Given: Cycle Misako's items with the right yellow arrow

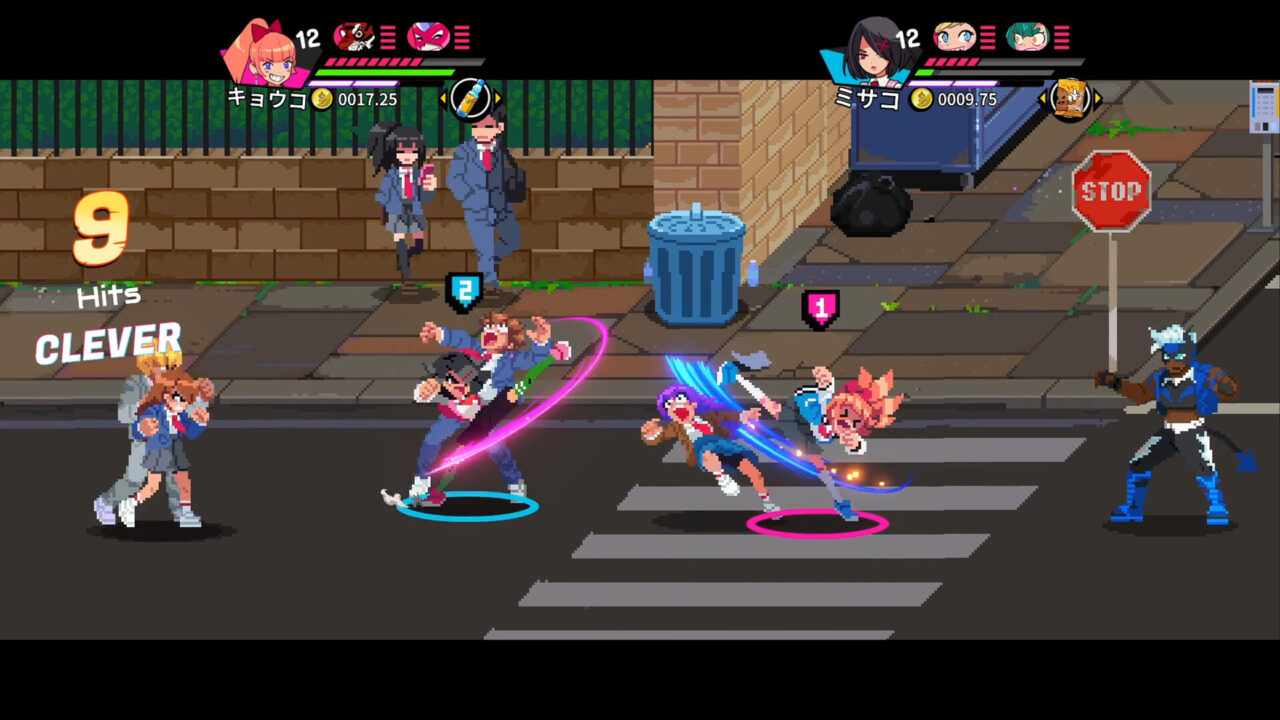Looking at the screenshot, I should click(1097, 97).
